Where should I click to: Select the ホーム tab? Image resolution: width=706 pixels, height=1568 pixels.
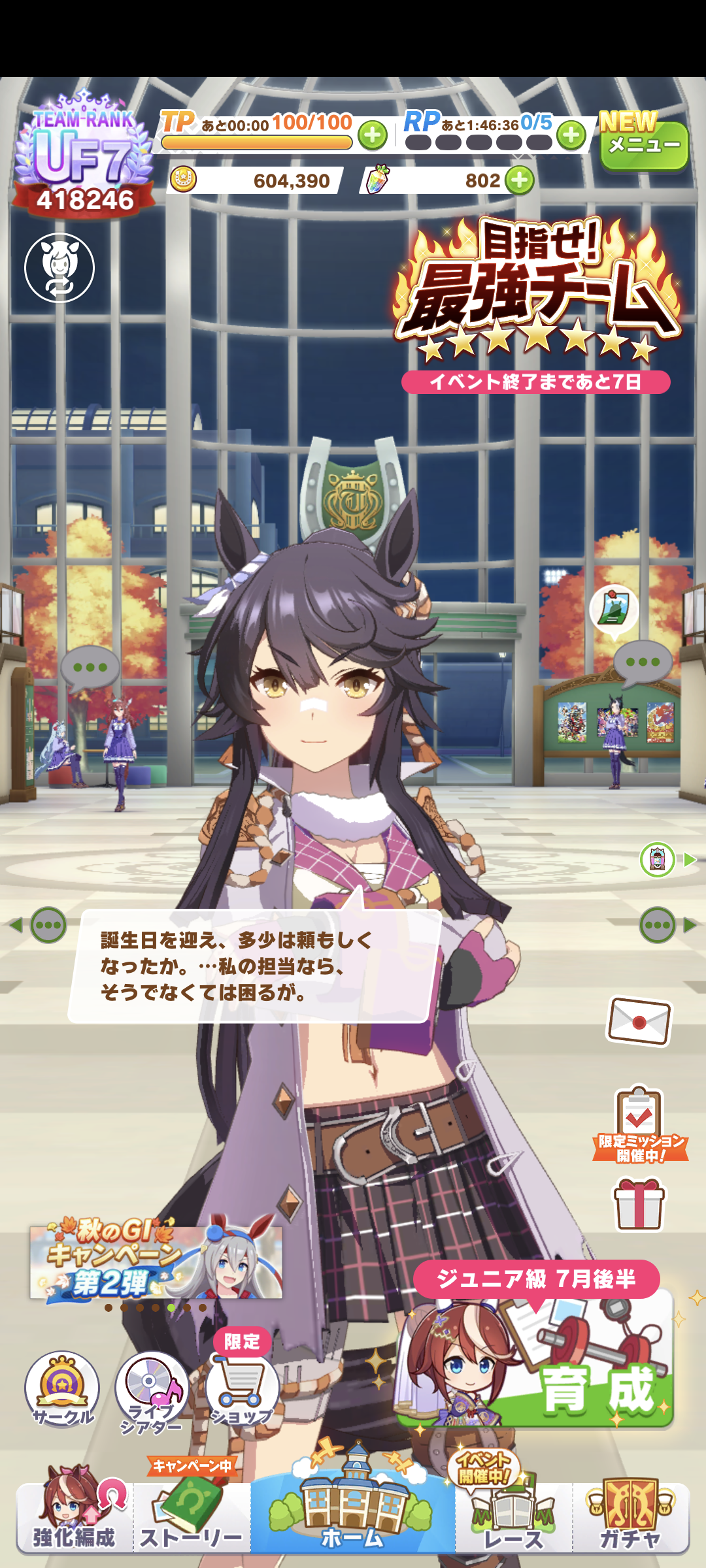(x=353, y=1516)
